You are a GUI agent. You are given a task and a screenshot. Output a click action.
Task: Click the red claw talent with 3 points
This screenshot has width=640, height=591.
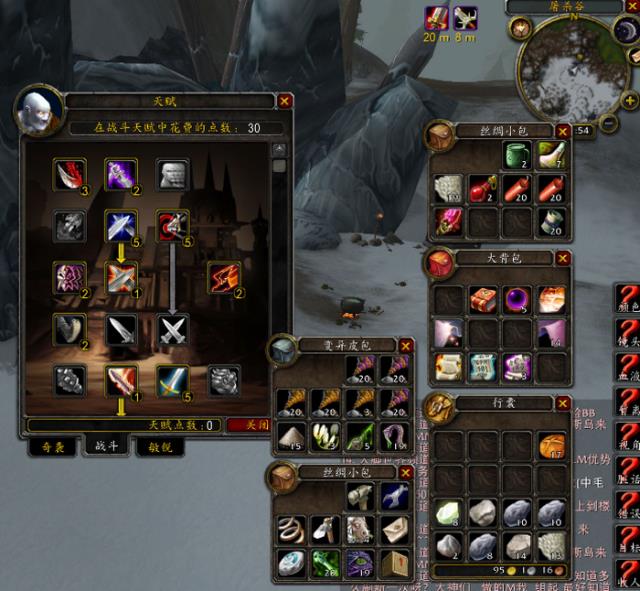tap(69, 174)
